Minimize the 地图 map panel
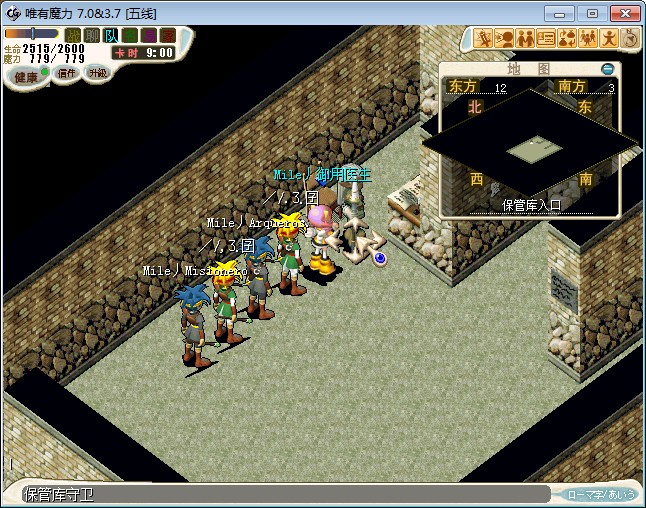The width and height of the screenshot is (646, 508). (x=608, y=69)
